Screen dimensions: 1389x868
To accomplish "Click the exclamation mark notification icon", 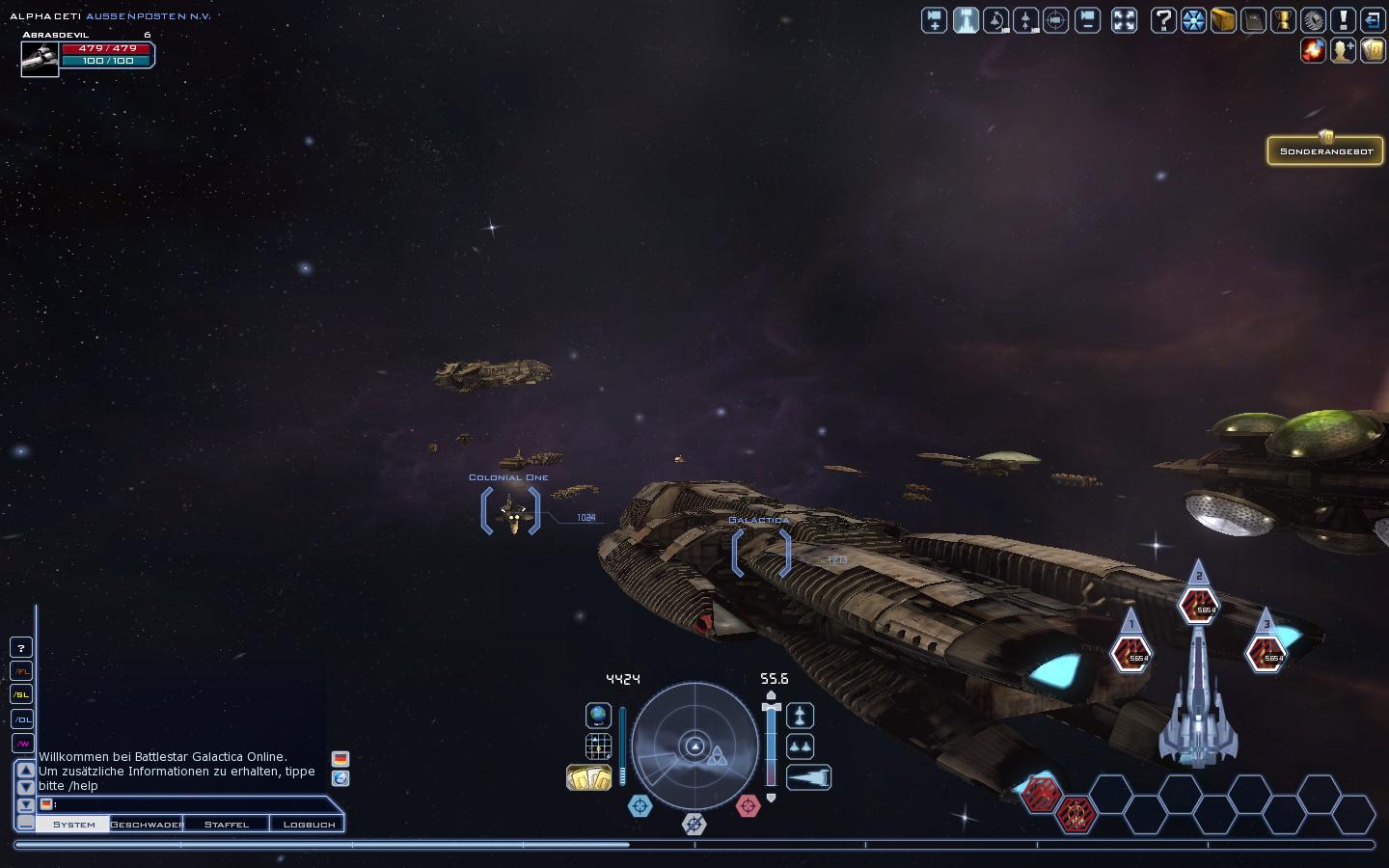I will [1343, 20].
